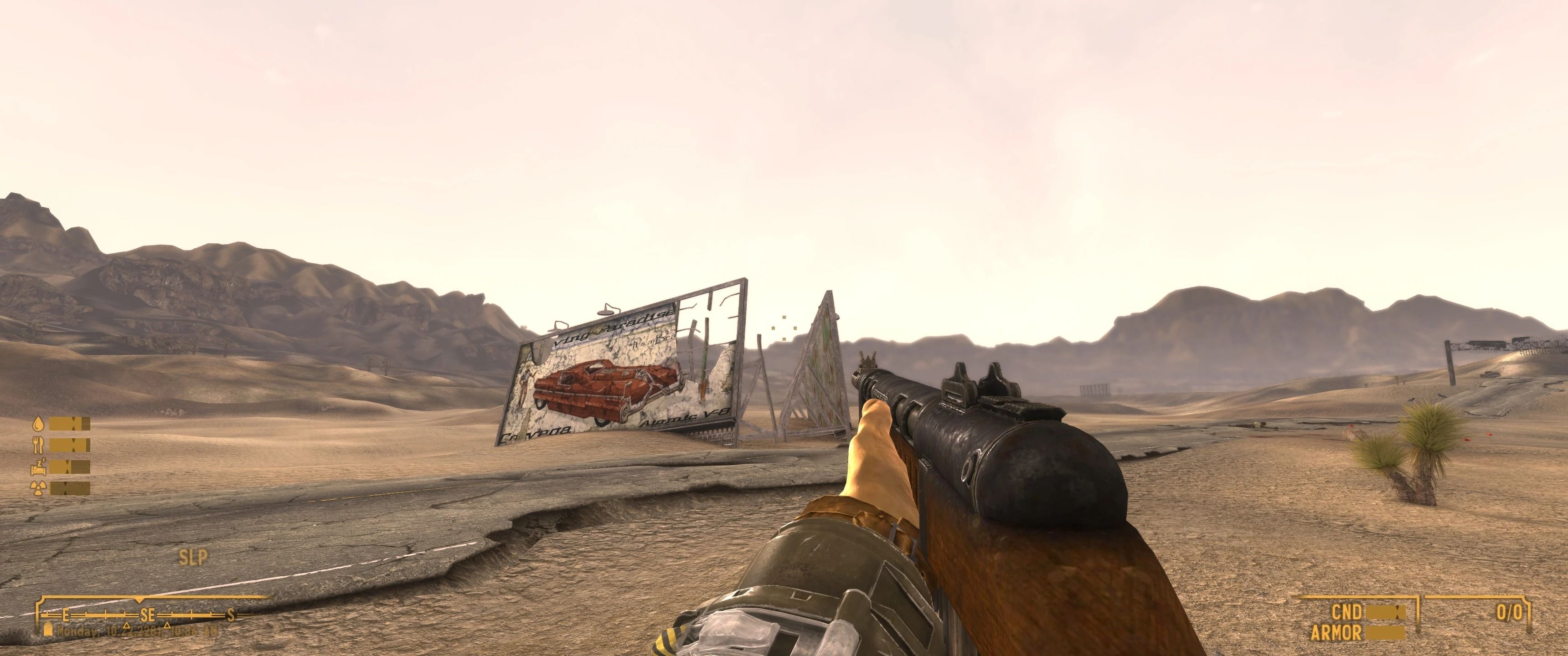Select the fork-and-knife hunger icon
The height and width of the screenshot is (656, 1568).
pos(38,444)
